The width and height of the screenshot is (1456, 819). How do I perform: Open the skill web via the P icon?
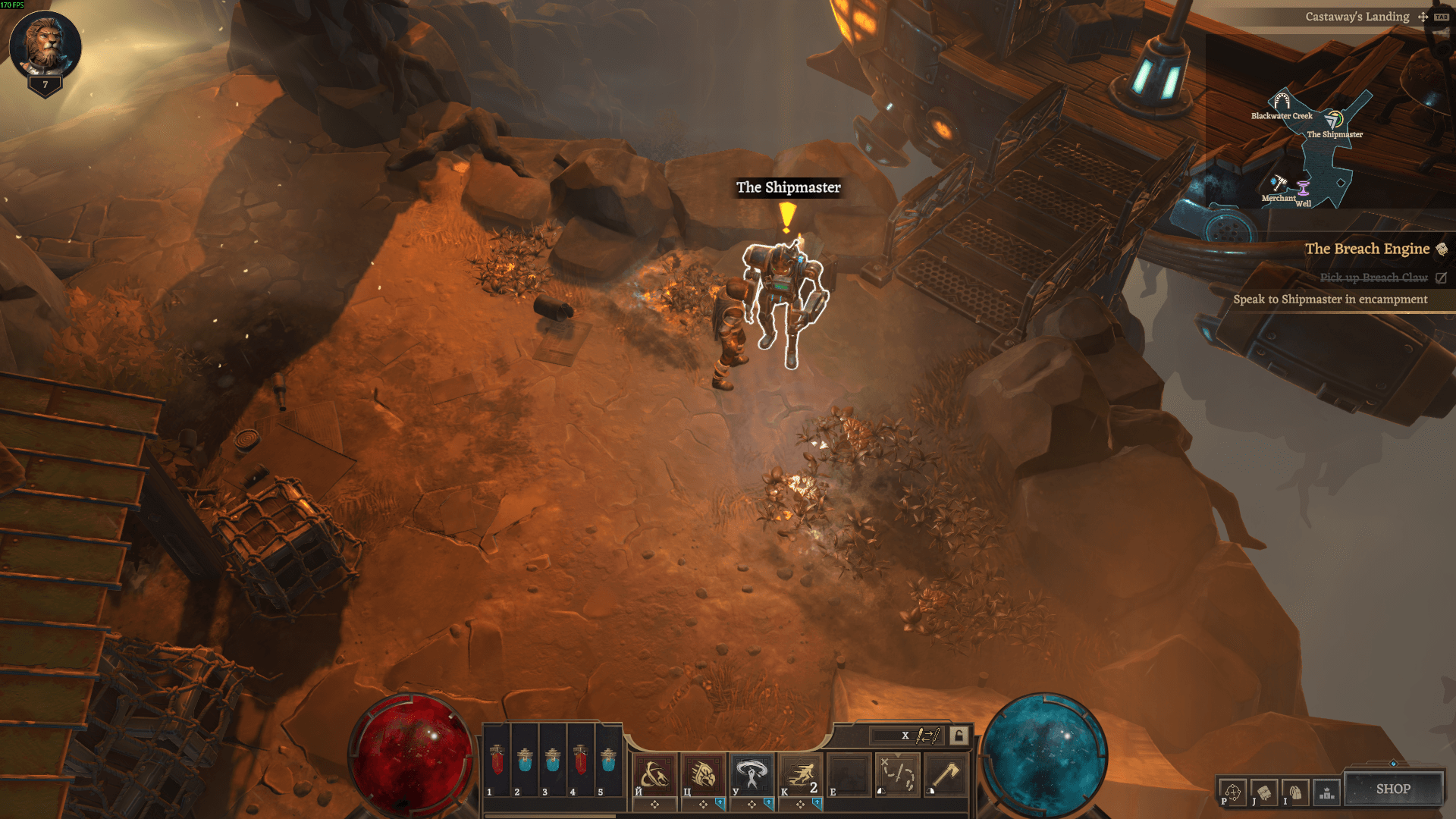1233,792
